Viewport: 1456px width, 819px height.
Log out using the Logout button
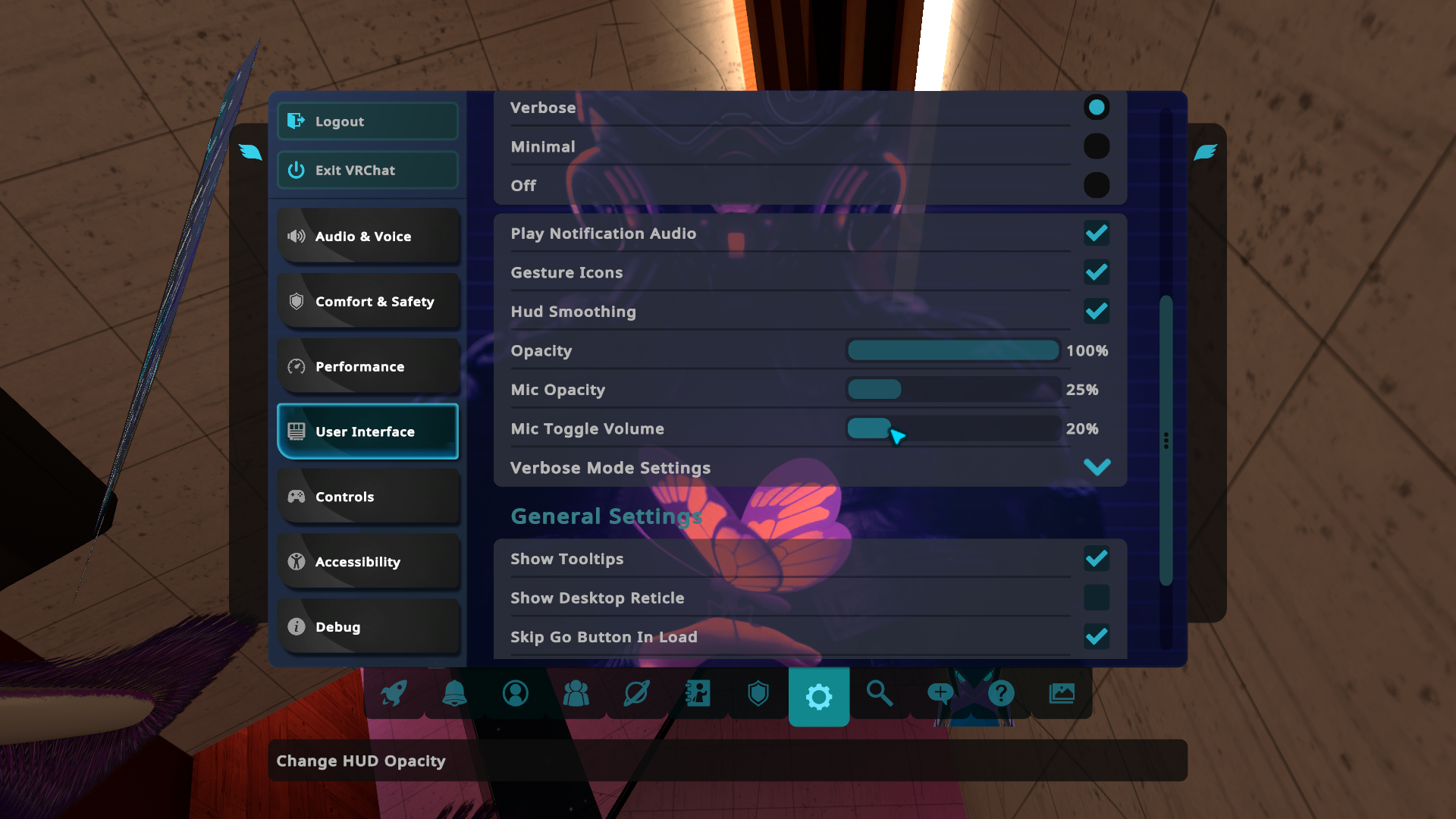[x=368, y=121]
